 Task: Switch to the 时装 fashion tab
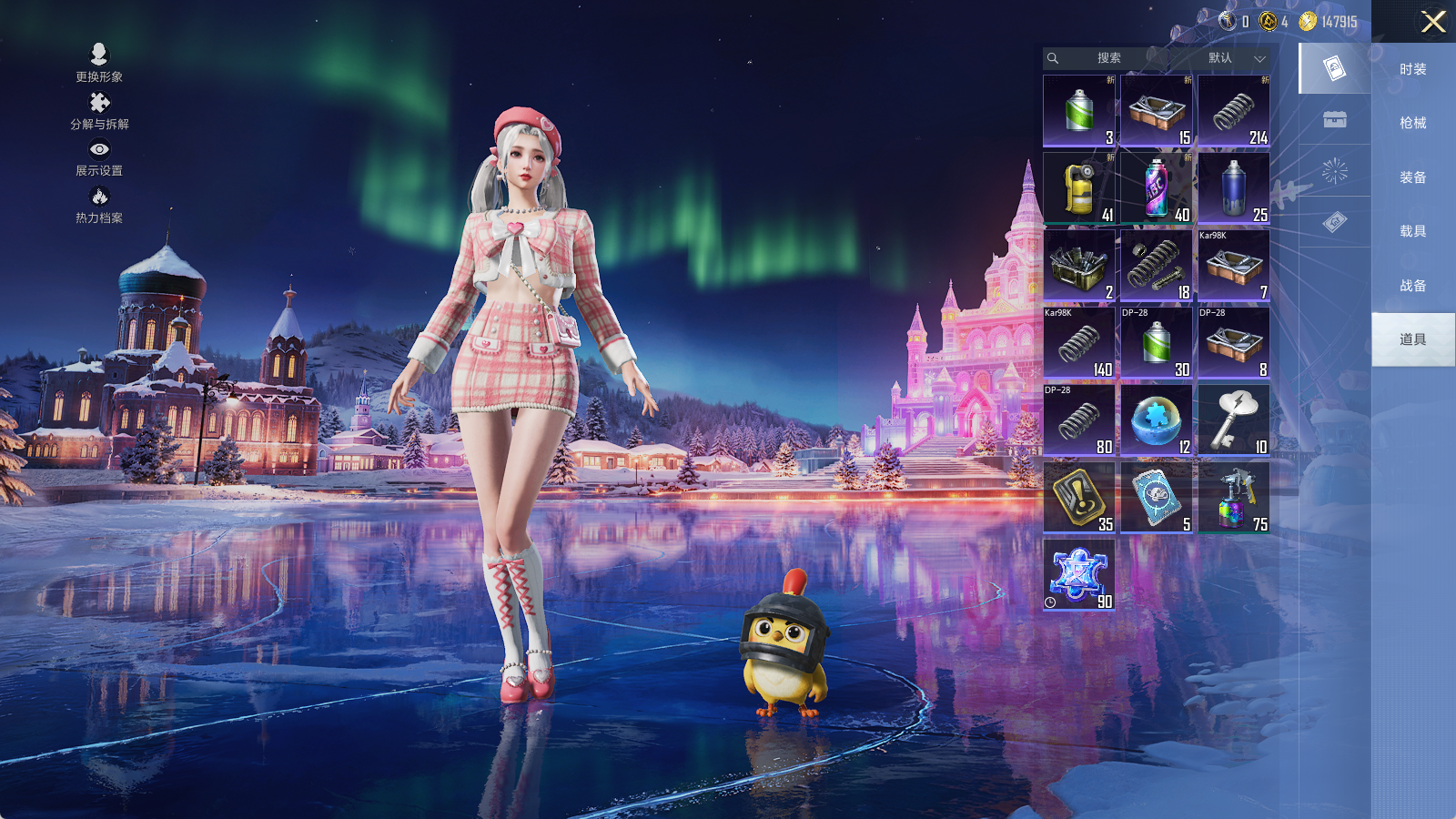pyautogui.click(x=1412, y=69)
